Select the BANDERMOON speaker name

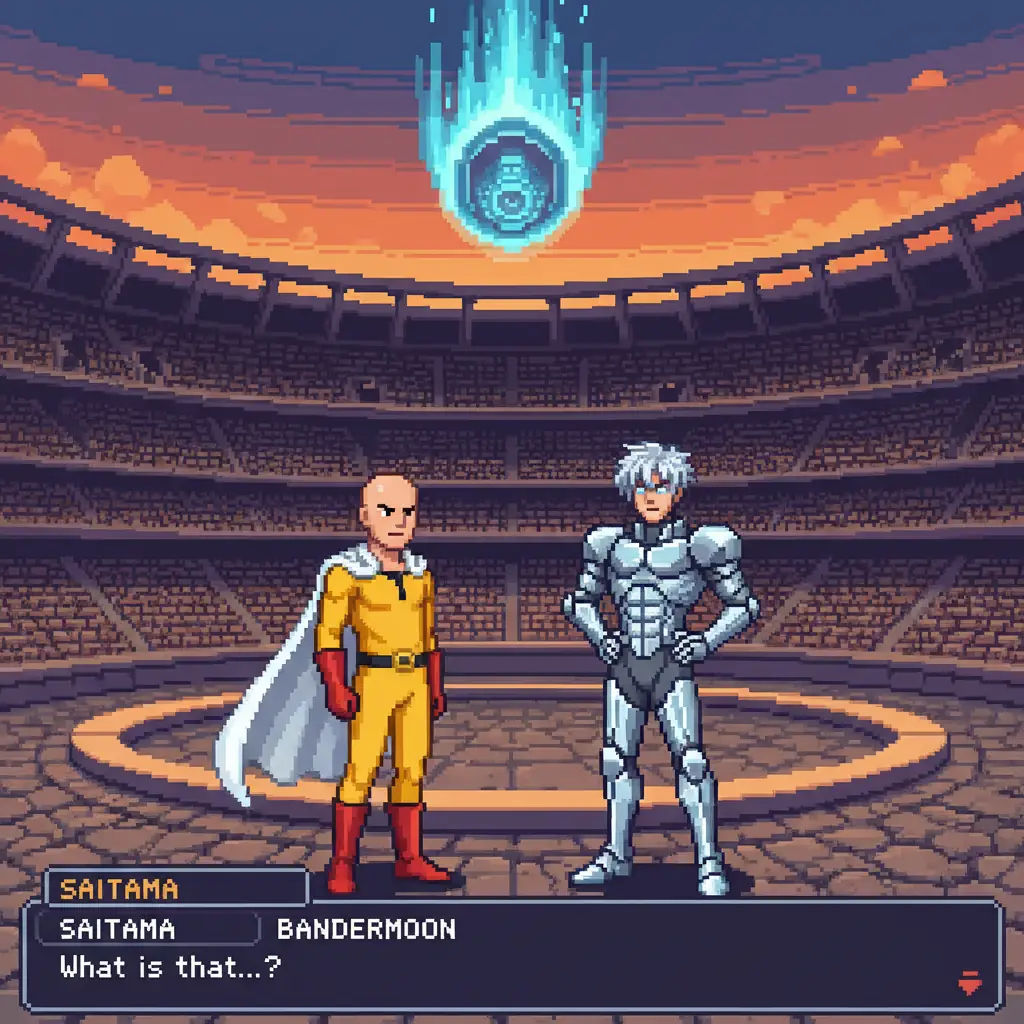pyautogui.click(x=366, y=929)
